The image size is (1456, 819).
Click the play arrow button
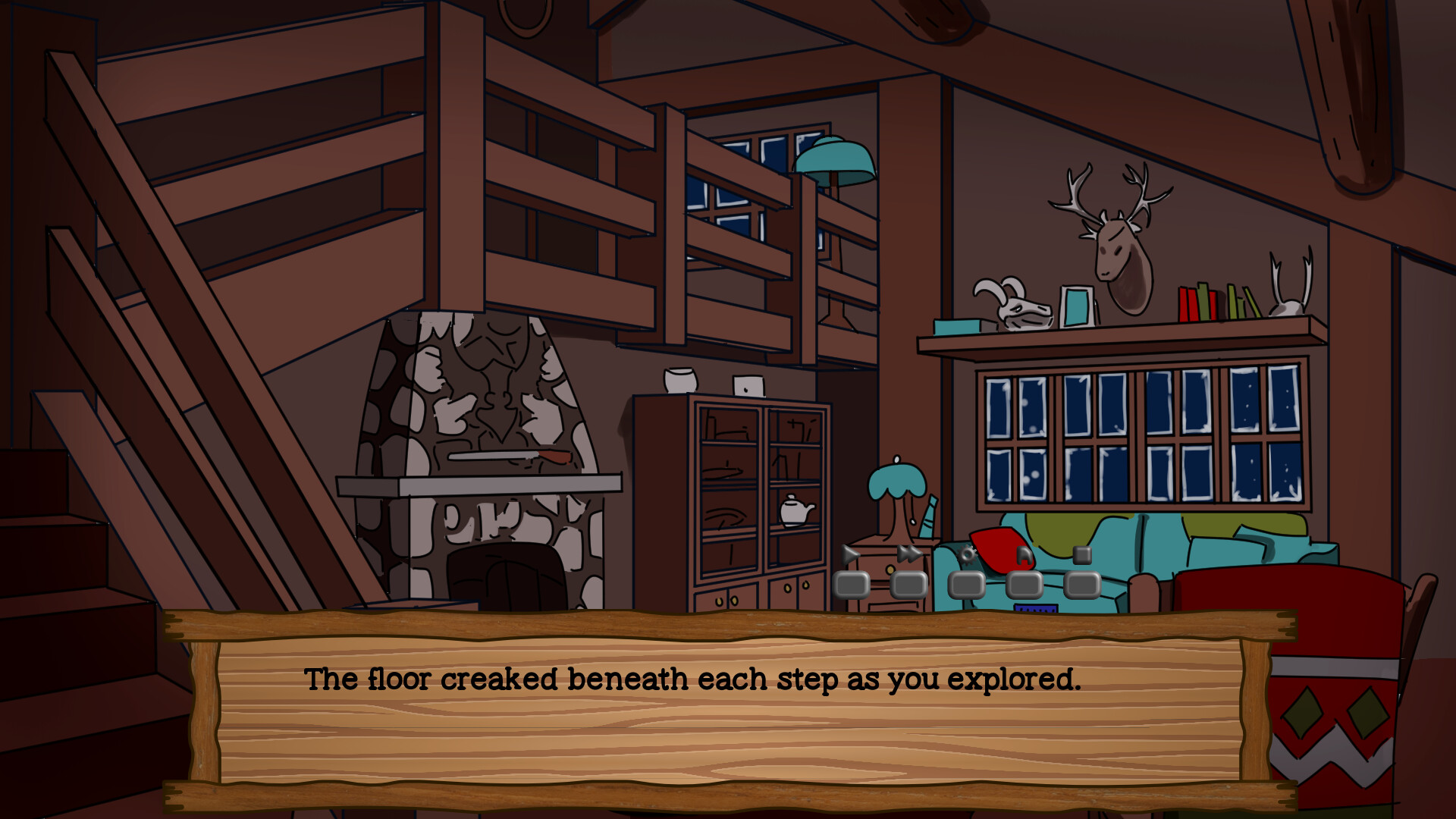coord(851,584)
